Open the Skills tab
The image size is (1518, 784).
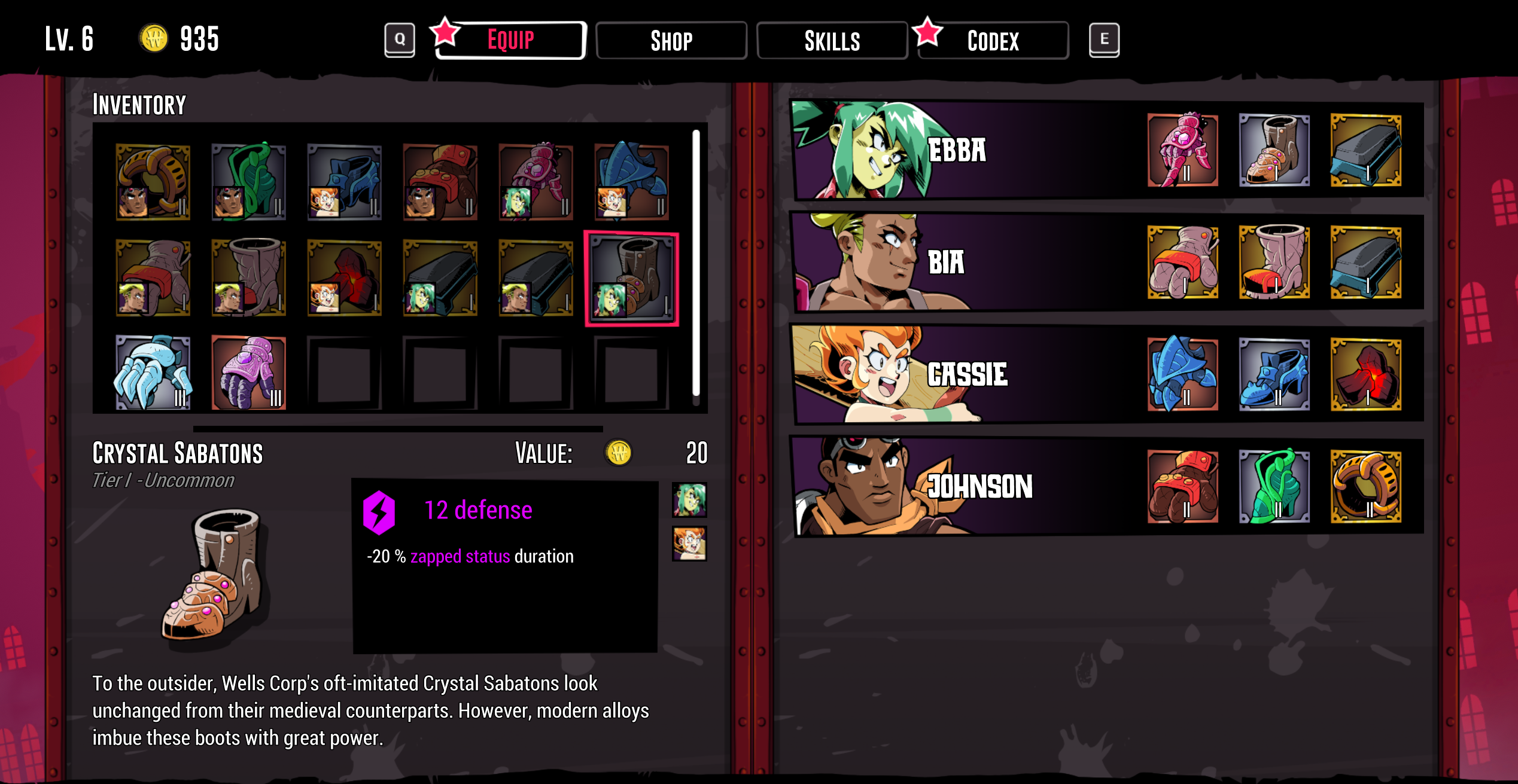832,41
